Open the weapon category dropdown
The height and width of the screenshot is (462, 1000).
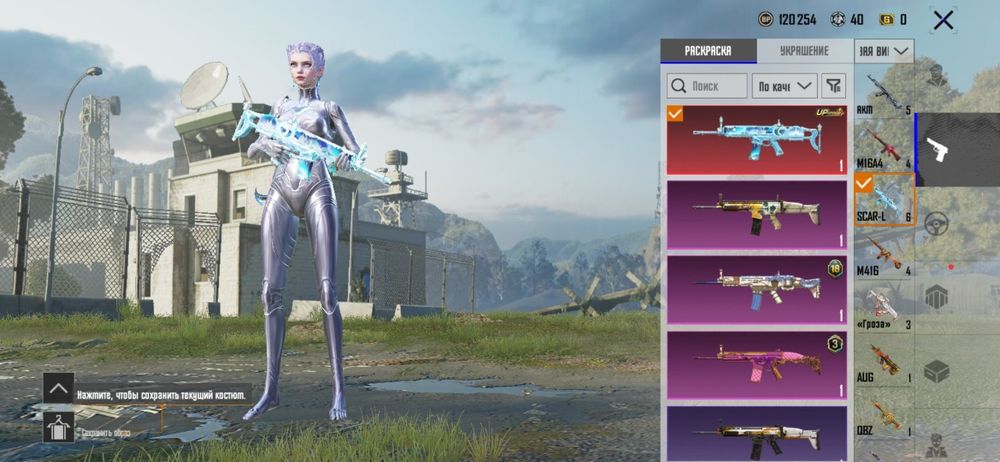[x=884, y=50]
